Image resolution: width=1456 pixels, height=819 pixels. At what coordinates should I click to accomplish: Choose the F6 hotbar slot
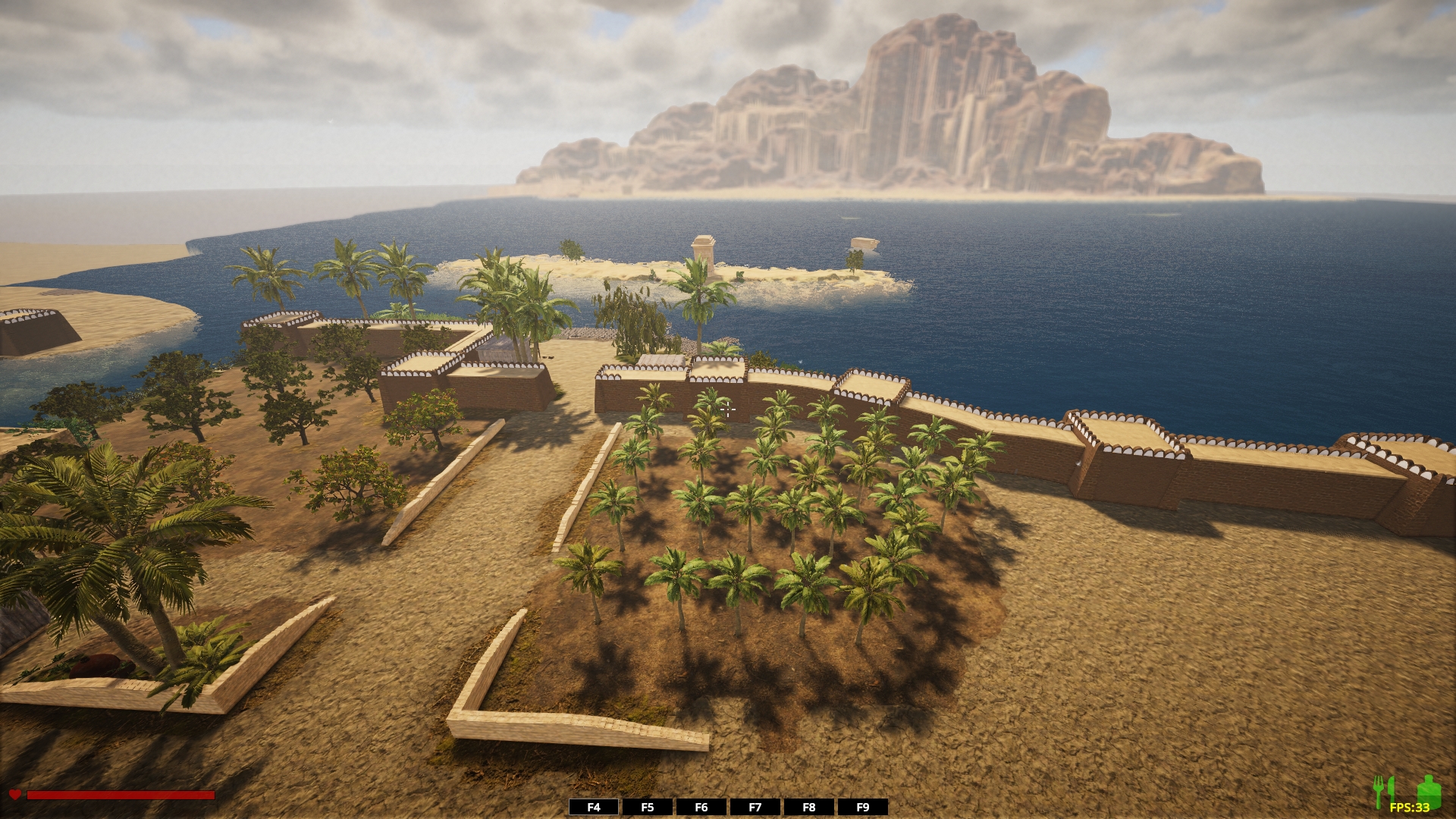[x=701, y=807]
